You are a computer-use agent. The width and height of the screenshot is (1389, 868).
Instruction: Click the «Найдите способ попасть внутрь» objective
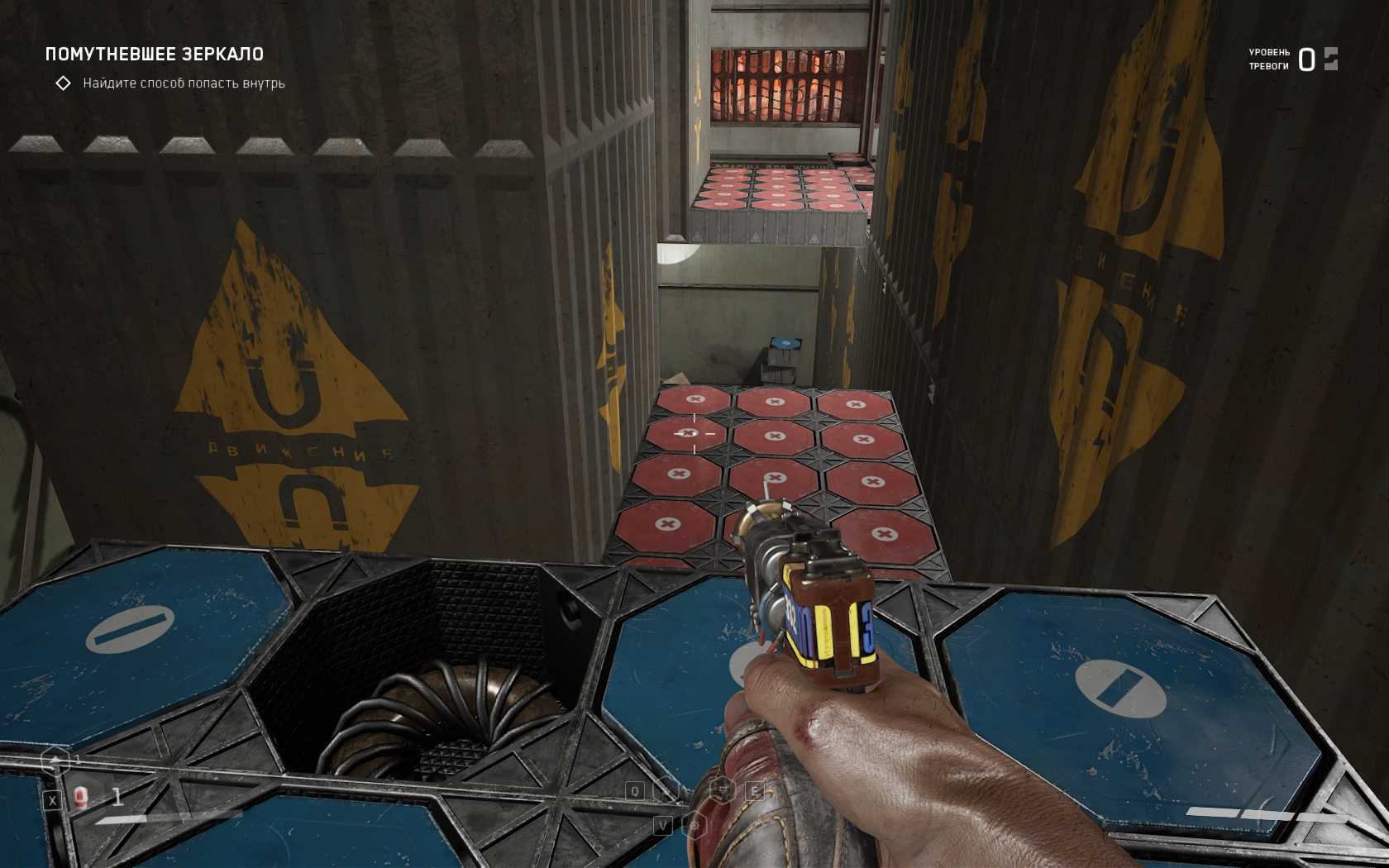click(184, 83)
